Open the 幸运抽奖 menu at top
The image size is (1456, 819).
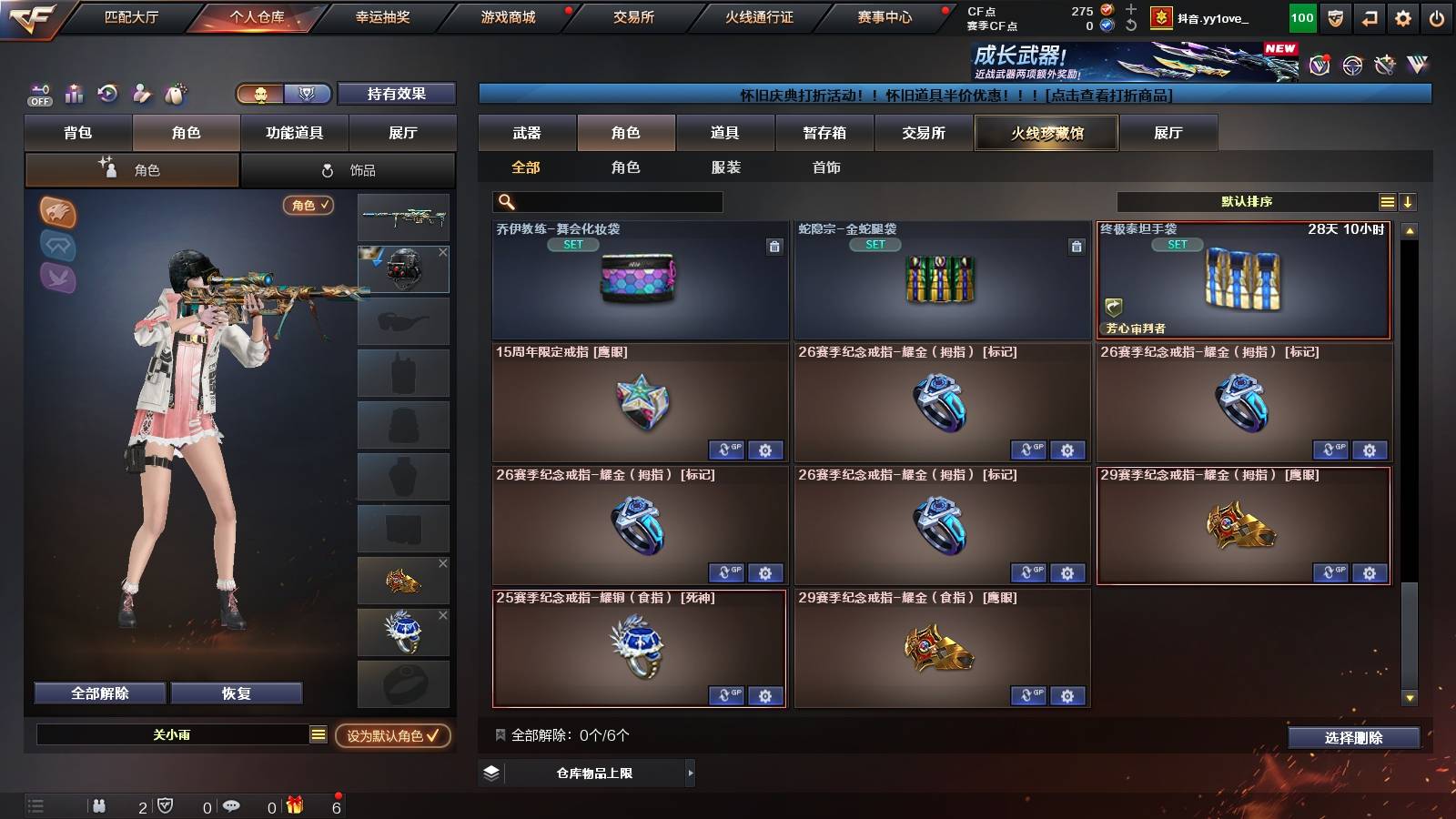click(x=384, y=15)
